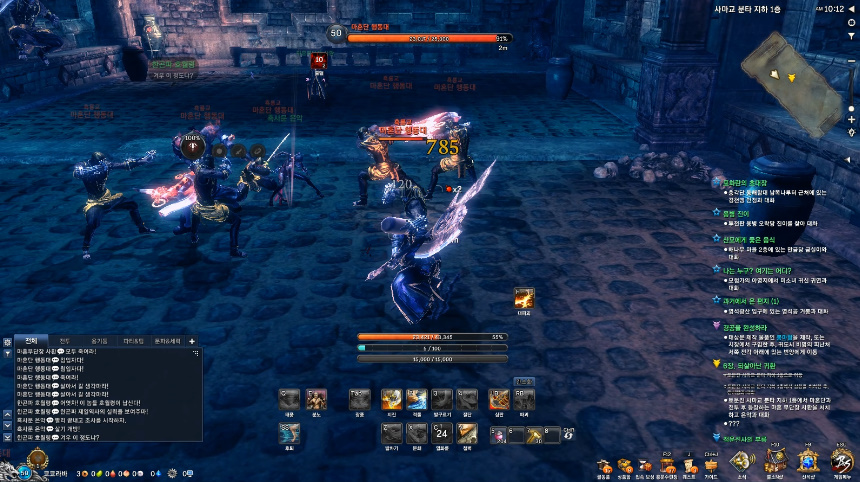Use the pink potion quick slot
The width and height of the screenshot is (860, 482).
[x=500, y=434]
